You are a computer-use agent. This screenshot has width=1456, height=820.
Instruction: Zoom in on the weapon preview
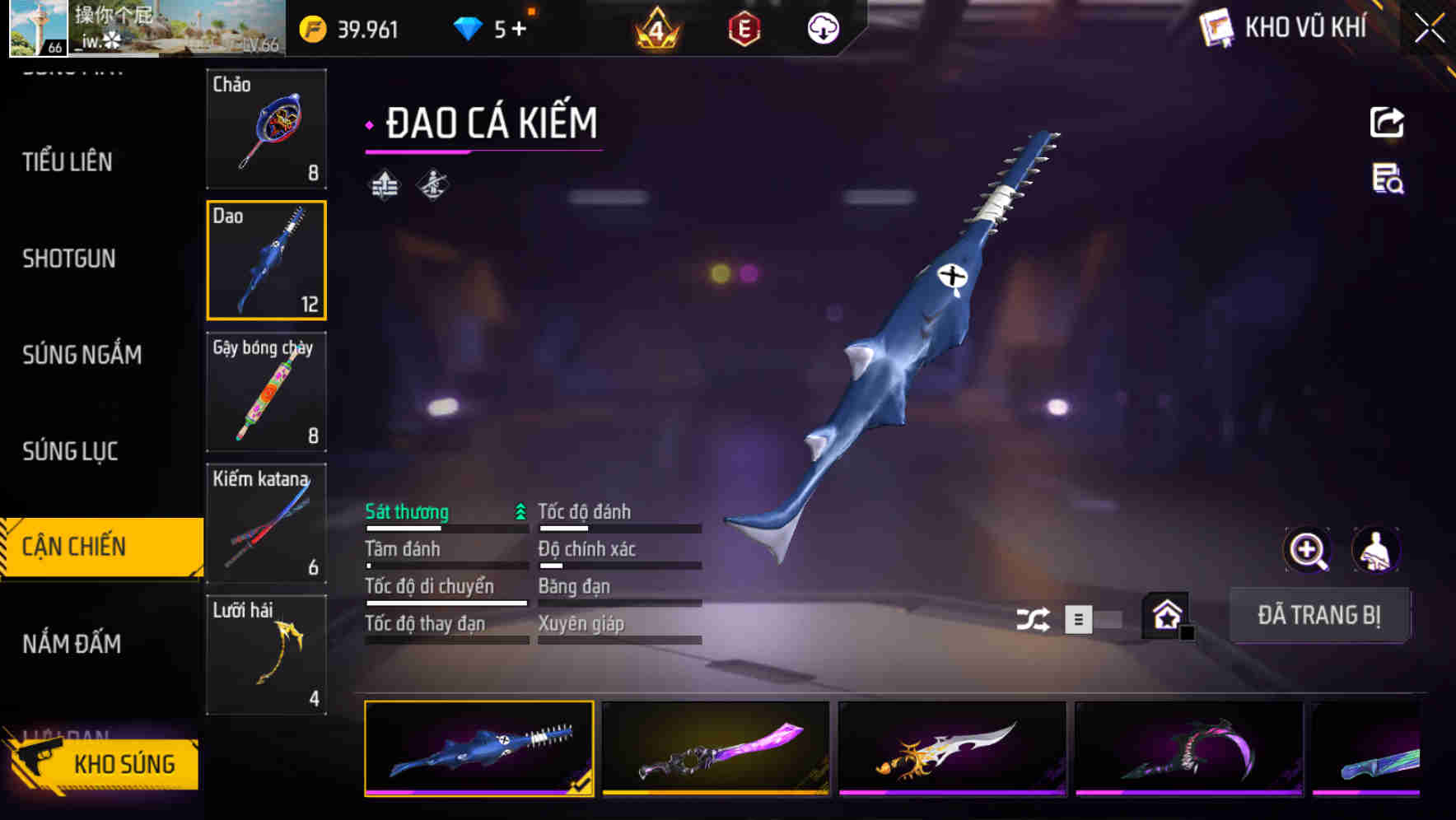pyautogui.click(x=1305, y=550)
